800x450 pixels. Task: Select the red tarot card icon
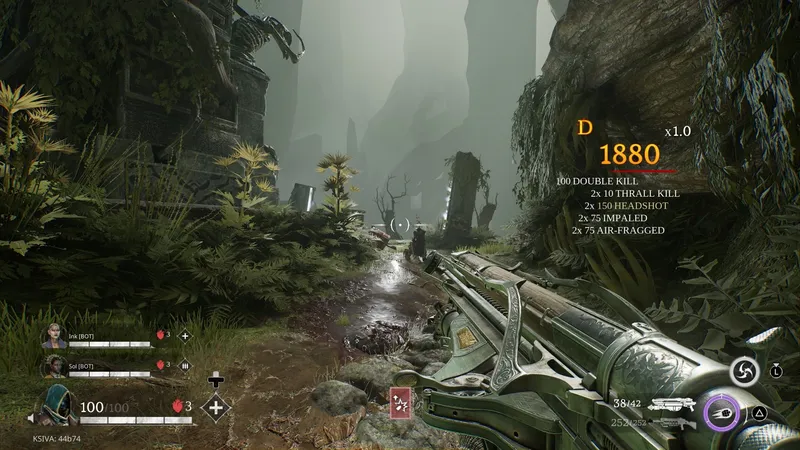pyautogui.click(x=402, y=403)
